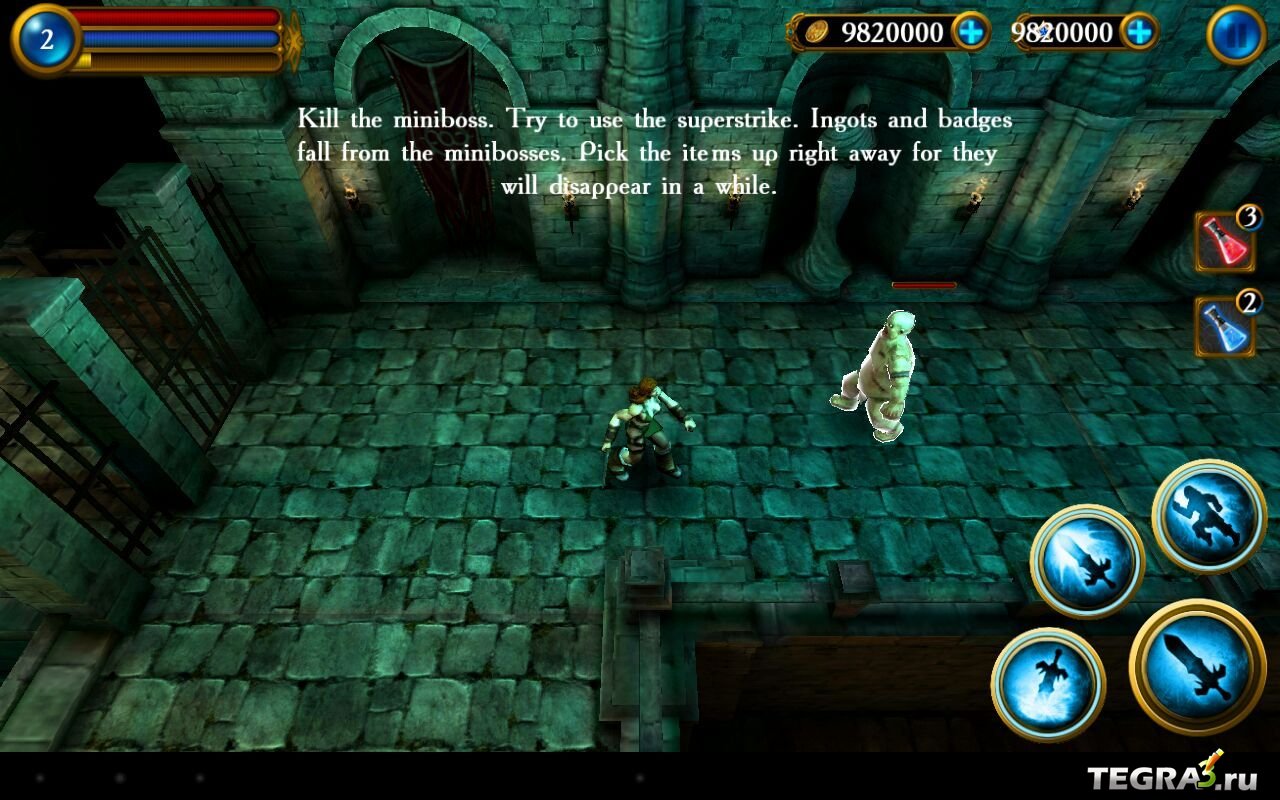Cast the downward sword slam ability
This screenshot has height=800, width=1280.
point(1048,684)
